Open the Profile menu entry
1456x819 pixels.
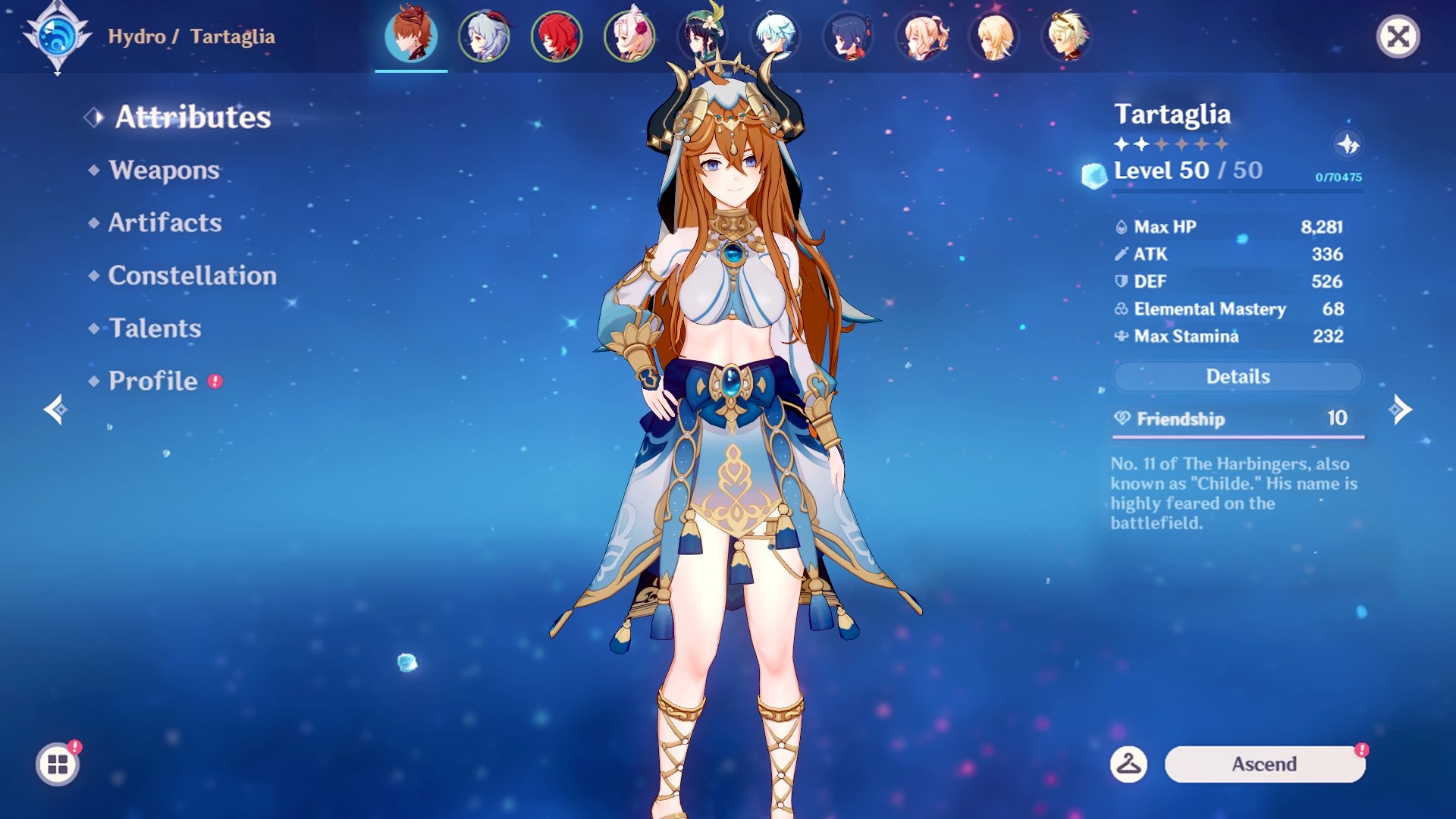tap(152, 381)
